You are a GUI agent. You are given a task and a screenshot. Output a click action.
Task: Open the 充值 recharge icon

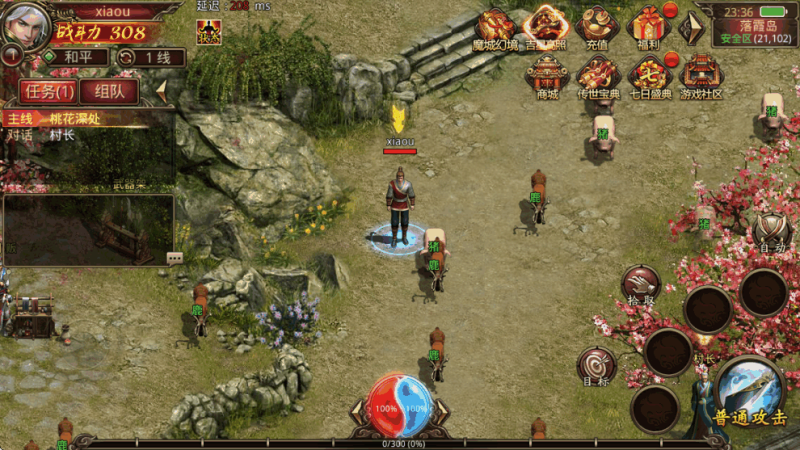click(599, 27)
